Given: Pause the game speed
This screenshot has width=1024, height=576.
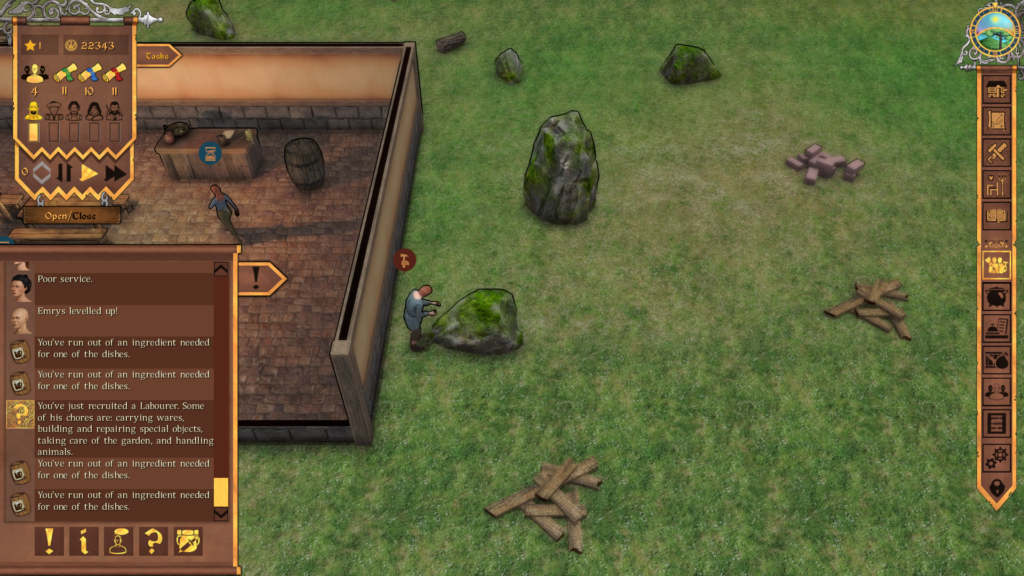Looking at the screenshot, I should (65, 173).
